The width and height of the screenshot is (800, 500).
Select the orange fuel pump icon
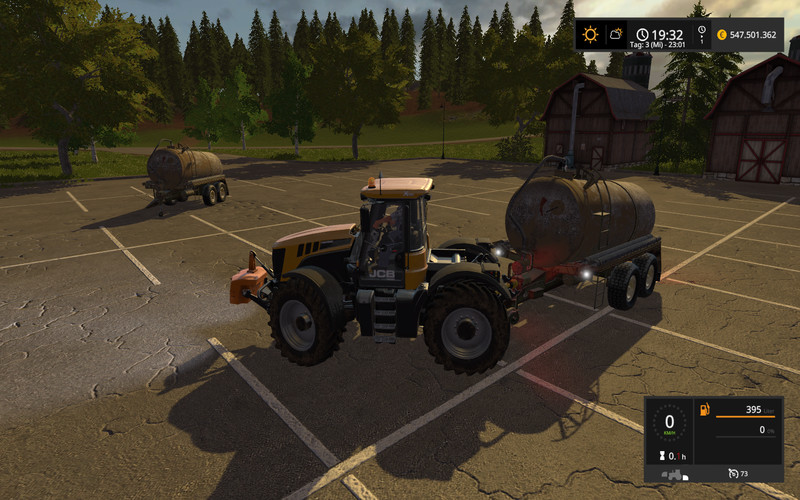coord(703,410)
